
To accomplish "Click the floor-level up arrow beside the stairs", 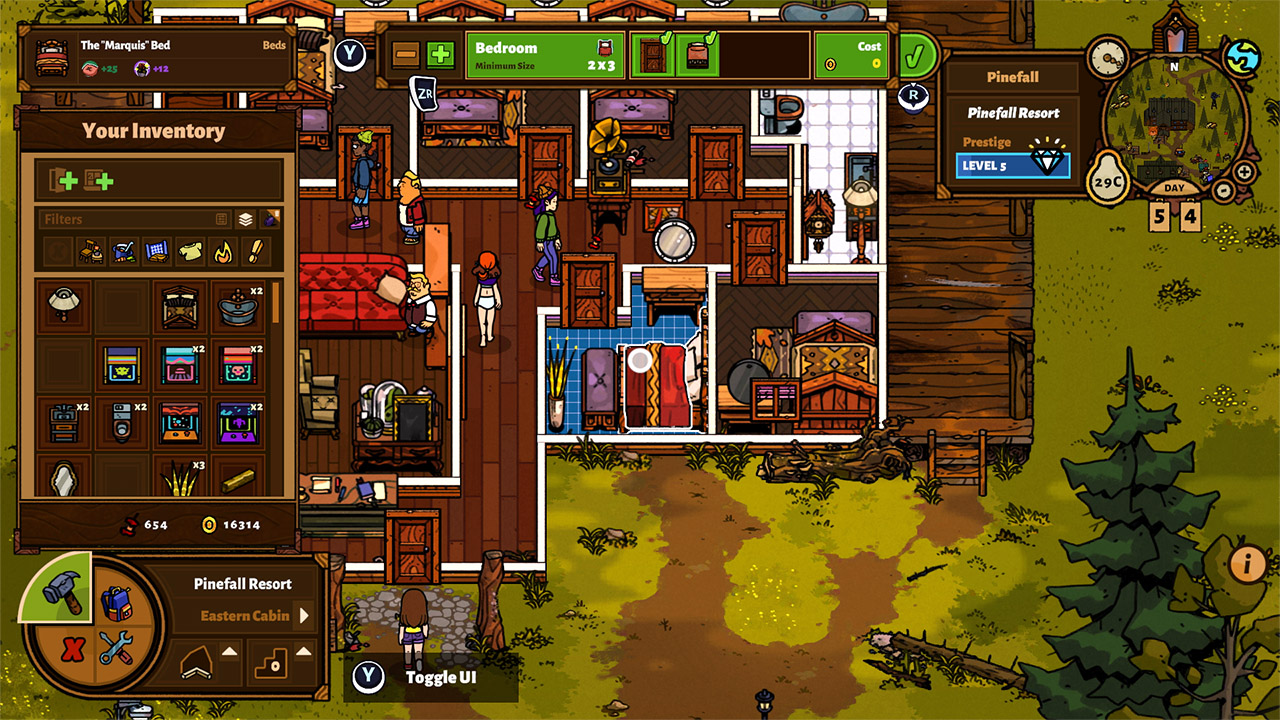I will point(302,652).
